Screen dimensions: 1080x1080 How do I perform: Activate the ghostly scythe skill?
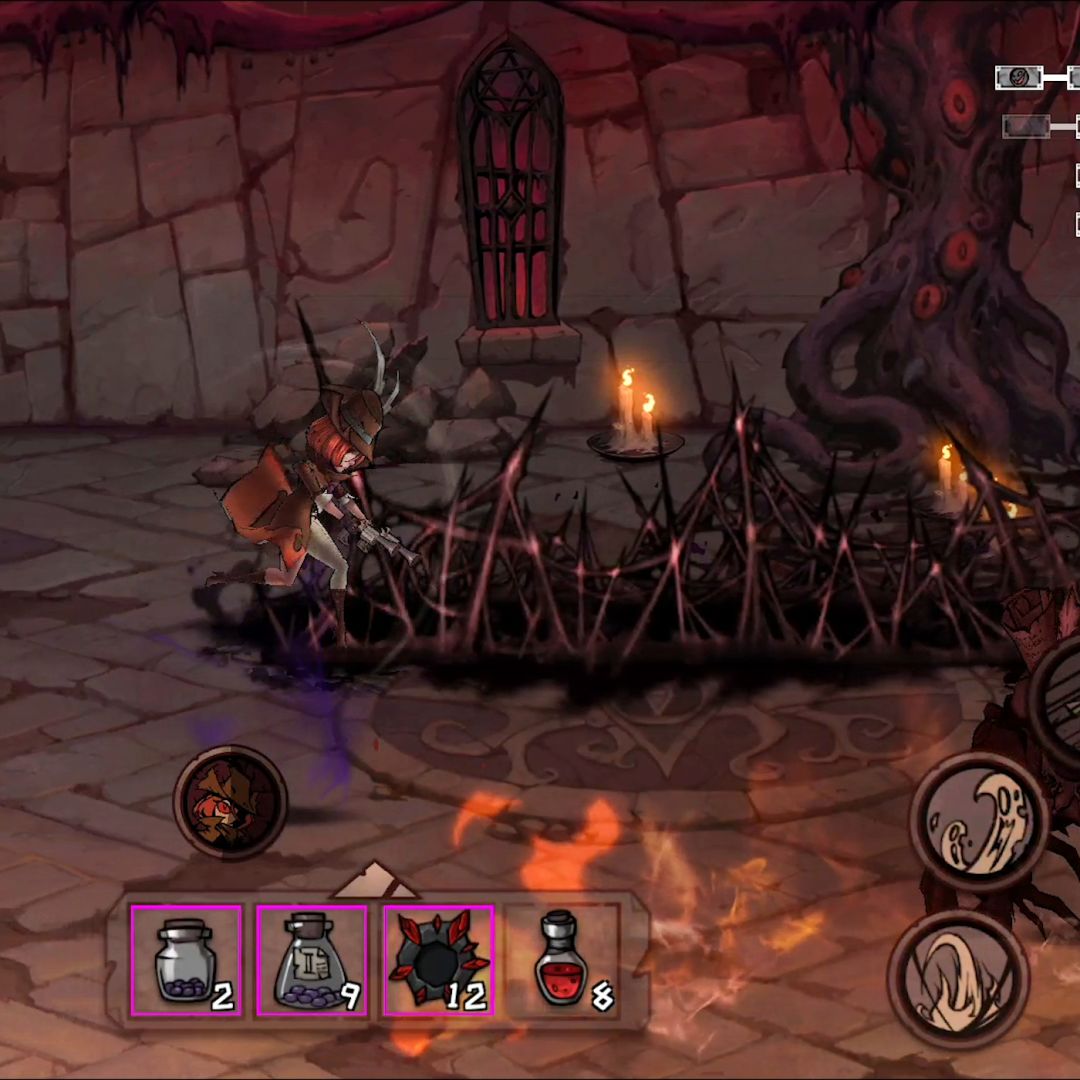[978, 820]
